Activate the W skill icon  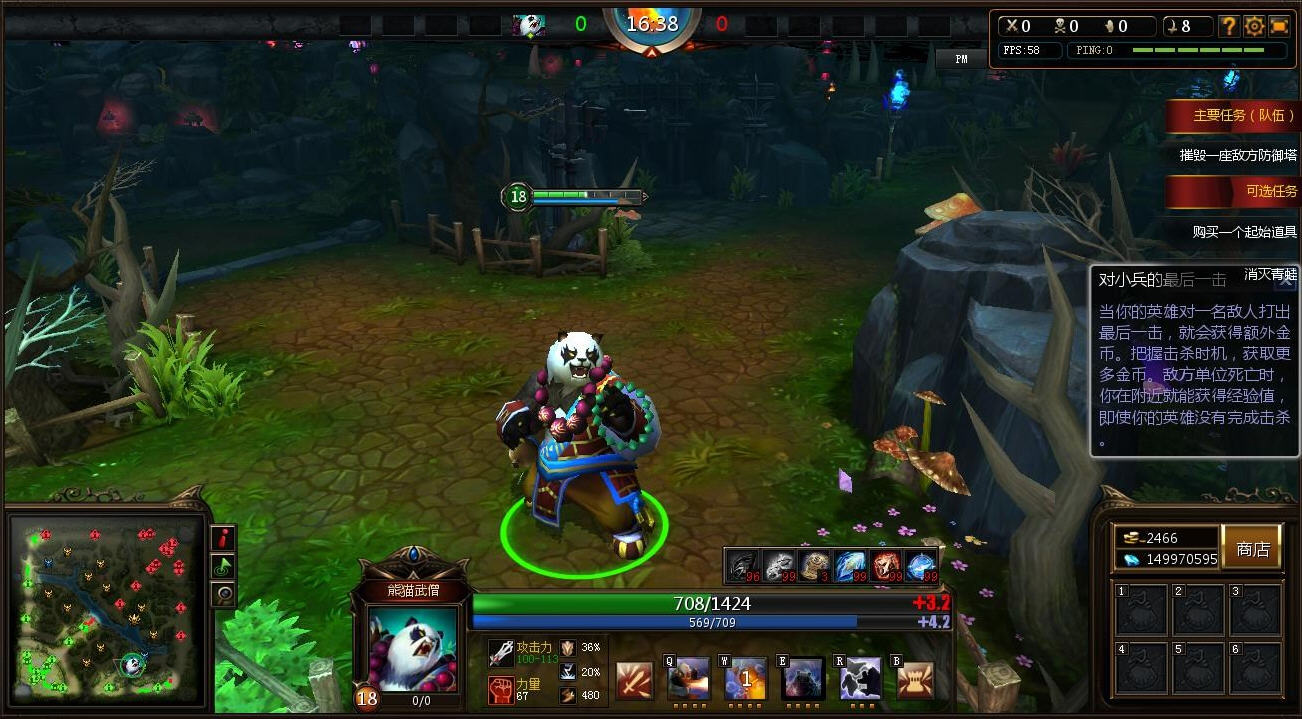tap(746, 680)
